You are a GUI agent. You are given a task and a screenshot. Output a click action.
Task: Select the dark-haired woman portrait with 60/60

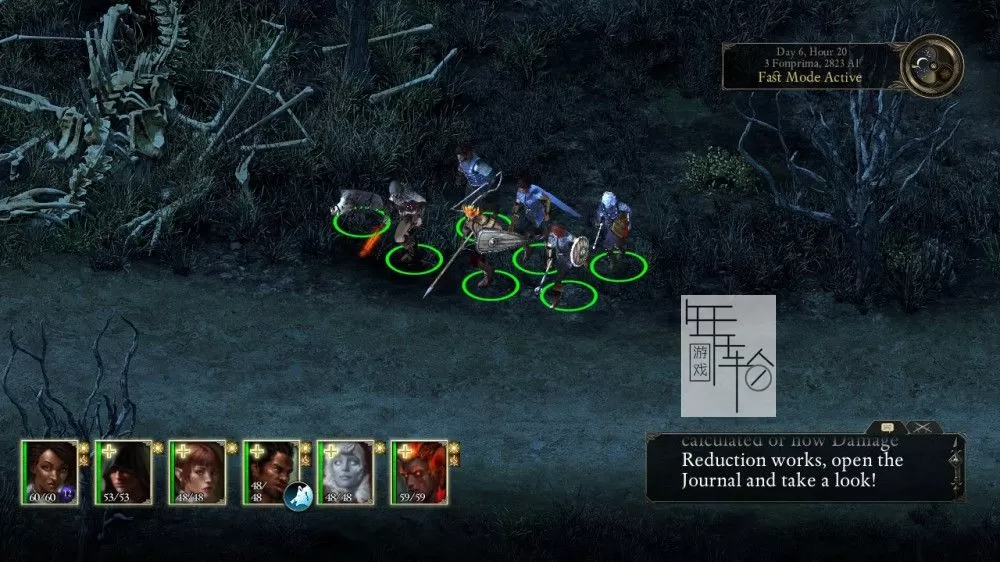point(49,471)
